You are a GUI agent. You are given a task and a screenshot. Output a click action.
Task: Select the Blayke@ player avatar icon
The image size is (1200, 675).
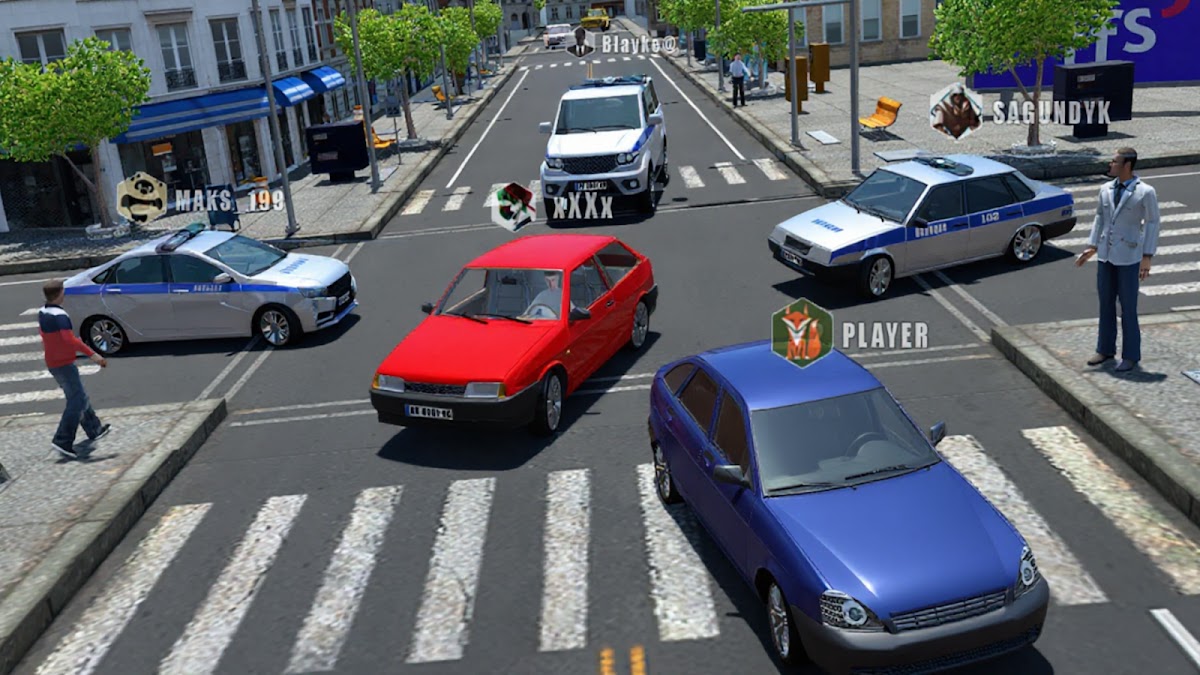tap(580, 43)
